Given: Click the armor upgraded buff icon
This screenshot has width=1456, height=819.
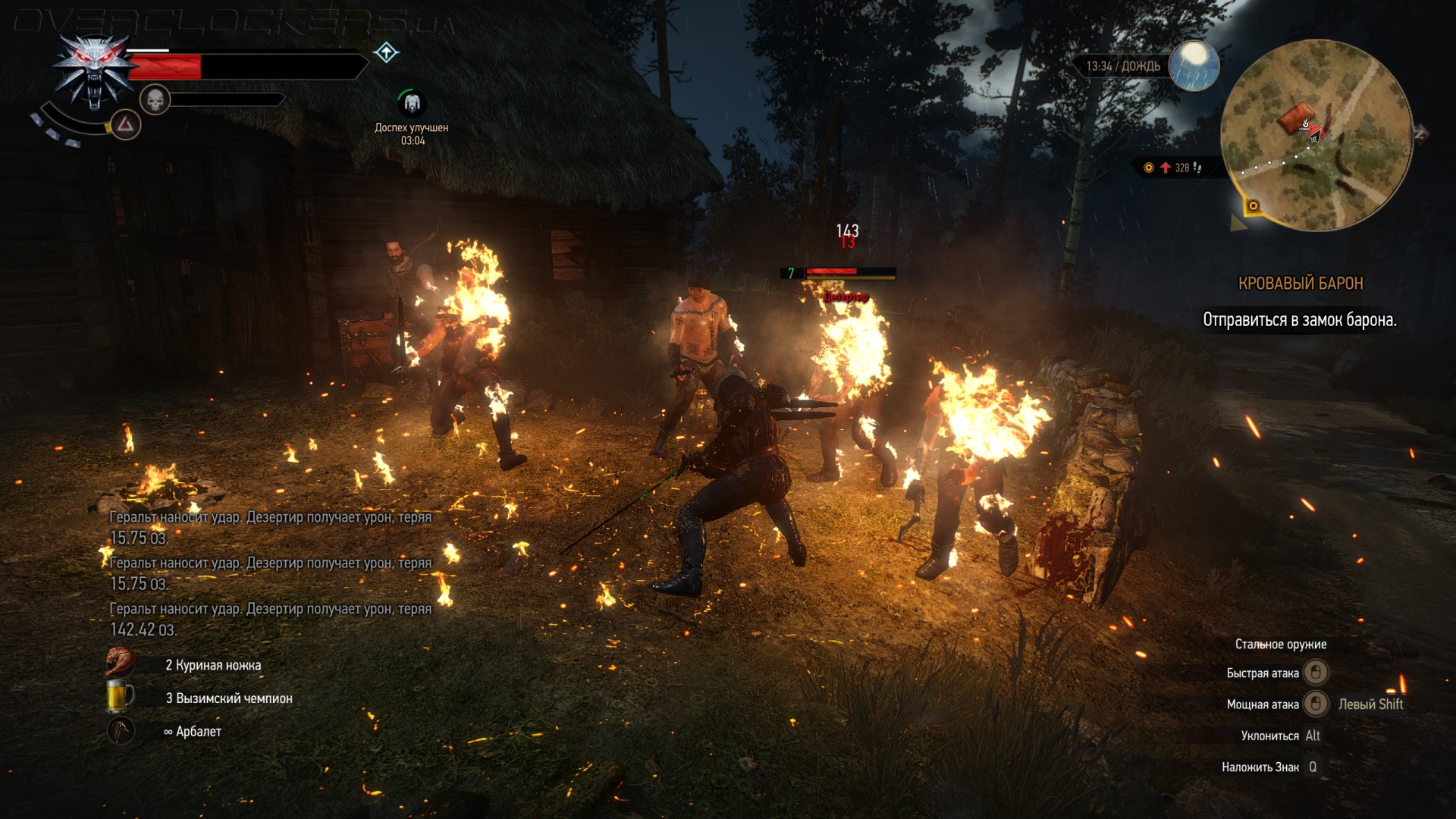Looking at the screenshot, I should coord(412,102).
